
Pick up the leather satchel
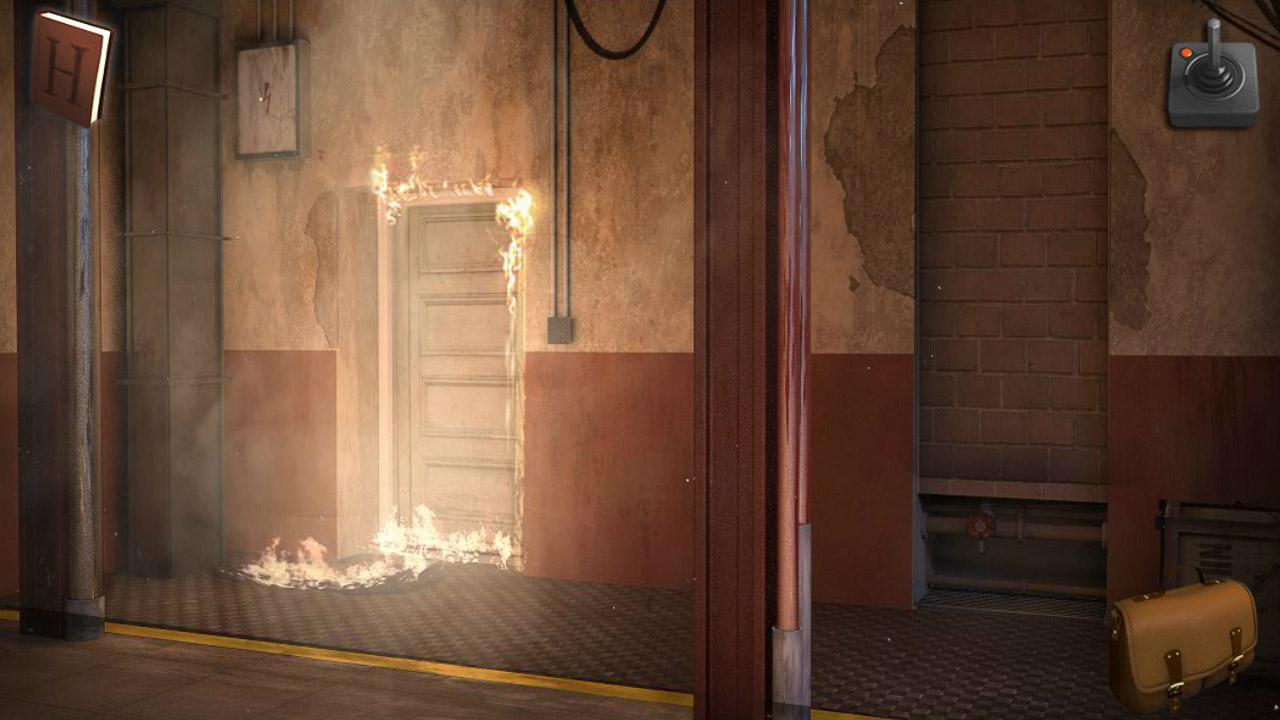click(x=1185, y=645)
